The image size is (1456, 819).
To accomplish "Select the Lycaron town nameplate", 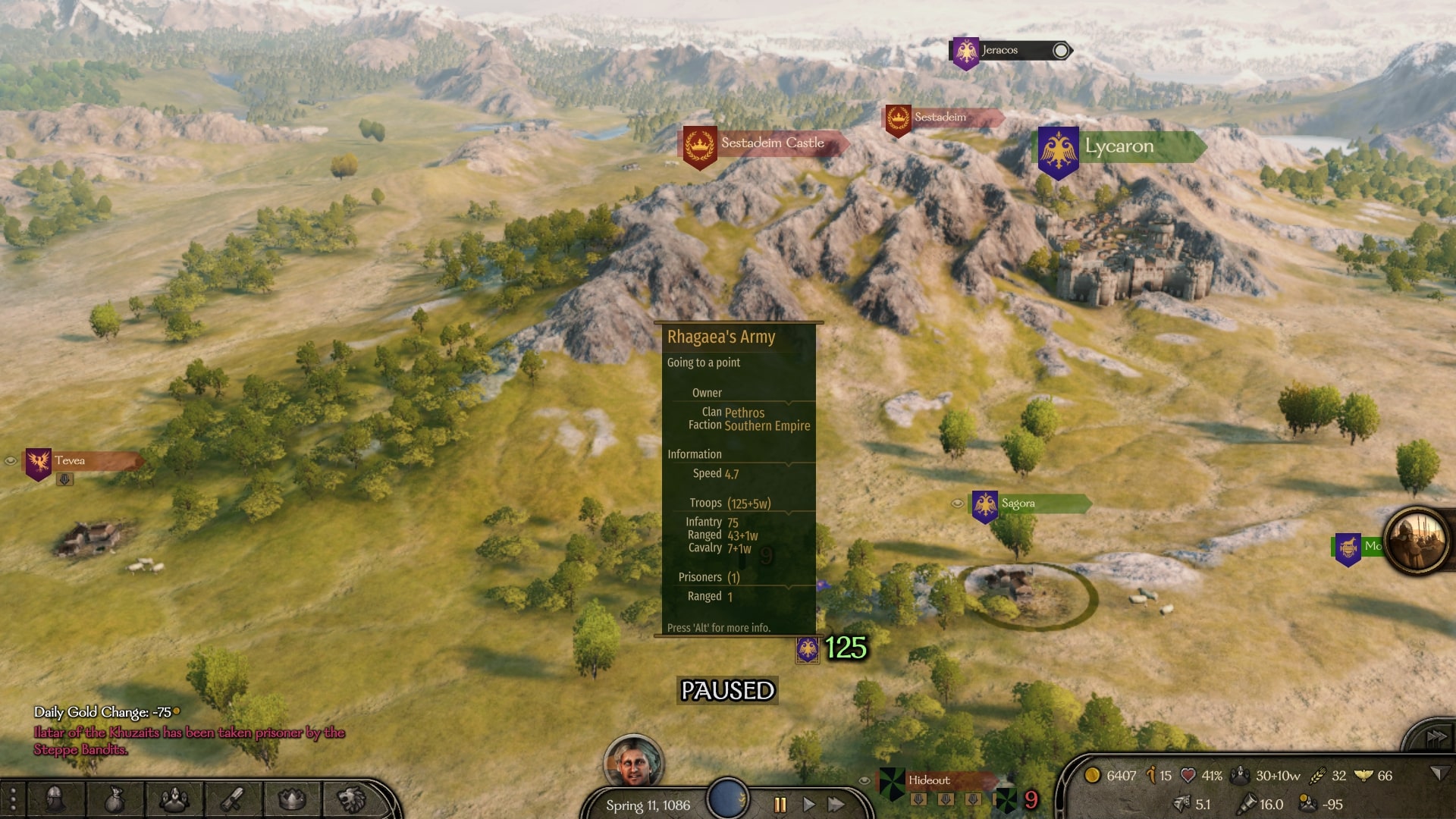I will tap(1119, 147).
